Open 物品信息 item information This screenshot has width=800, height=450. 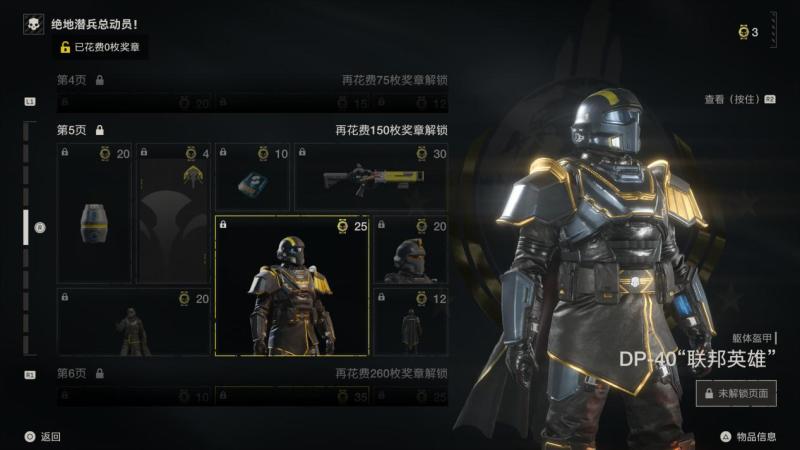pyautogui.click(x=748, y=436)
